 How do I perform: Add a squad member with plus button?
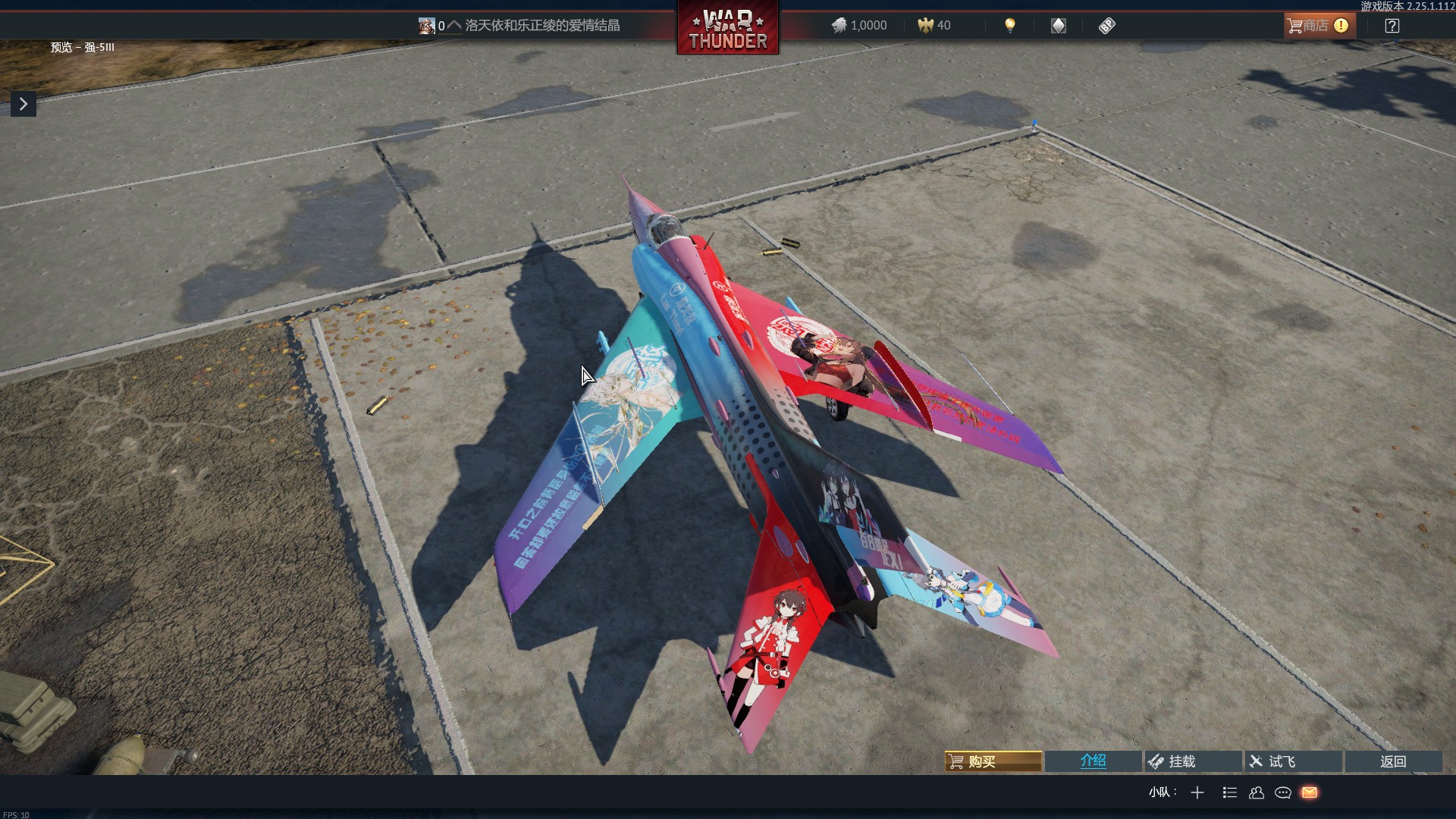(x=1197, y=792)
